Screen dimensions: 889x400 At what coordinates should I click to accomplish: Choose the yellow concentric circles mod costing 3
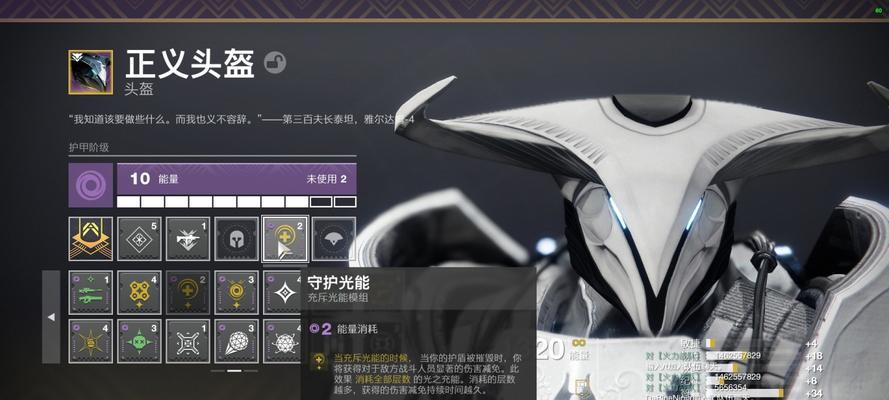[236, 292]
